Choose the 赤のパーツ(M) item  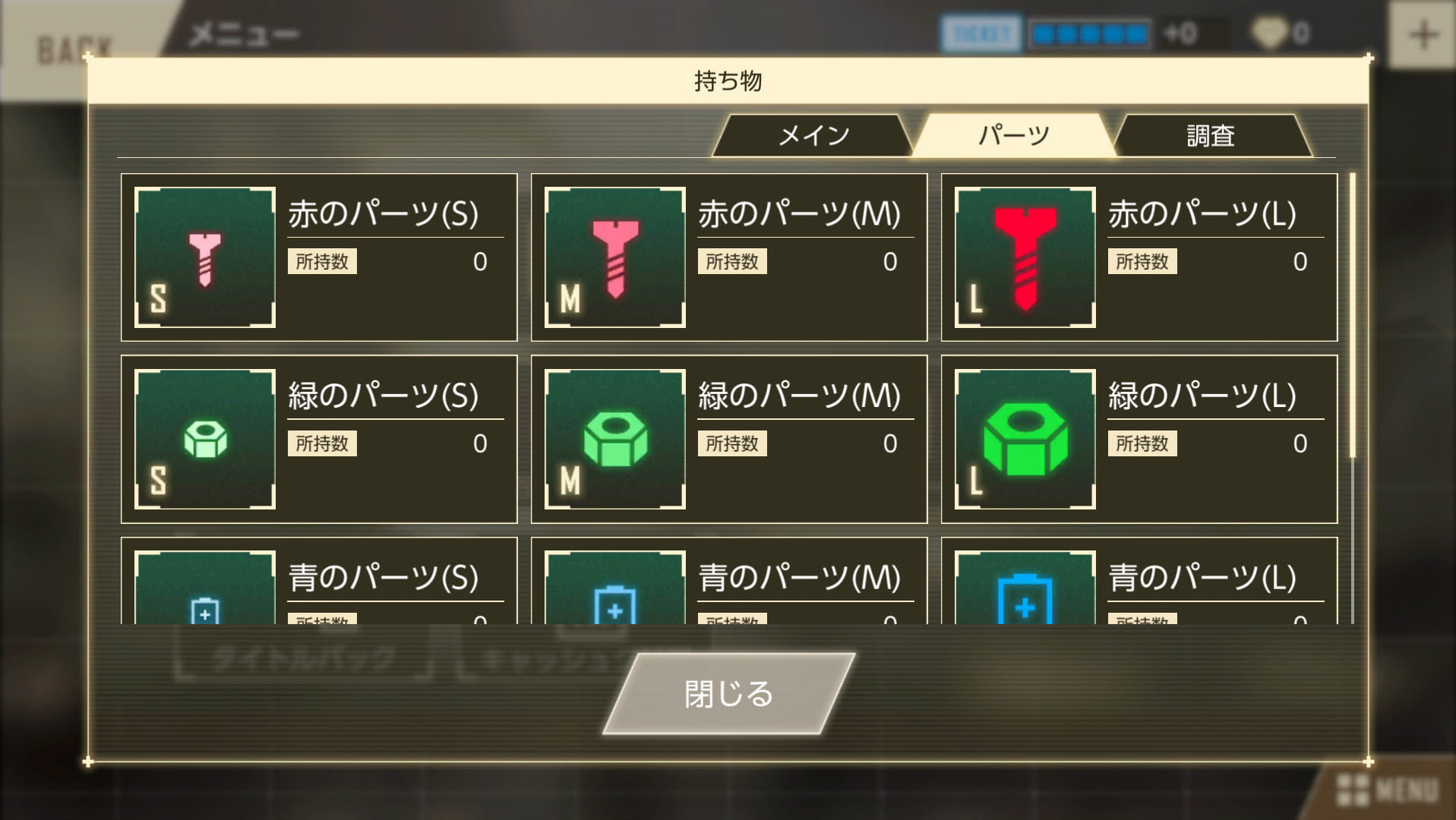[728, 257]
